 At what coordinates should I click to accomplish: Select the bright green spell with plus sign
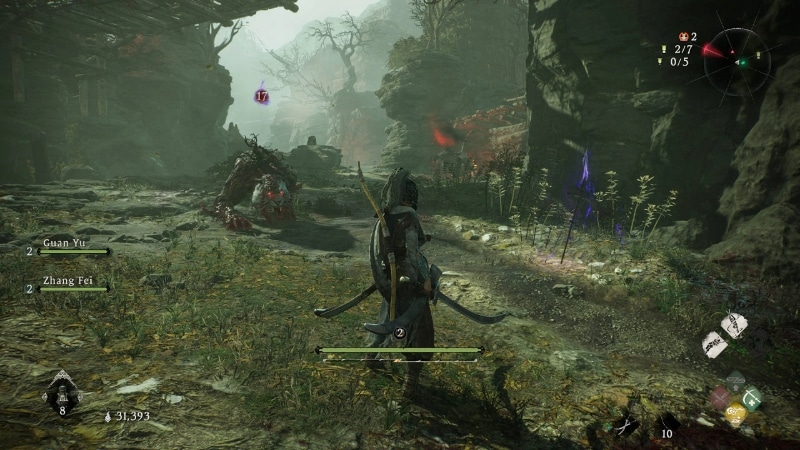752,399
